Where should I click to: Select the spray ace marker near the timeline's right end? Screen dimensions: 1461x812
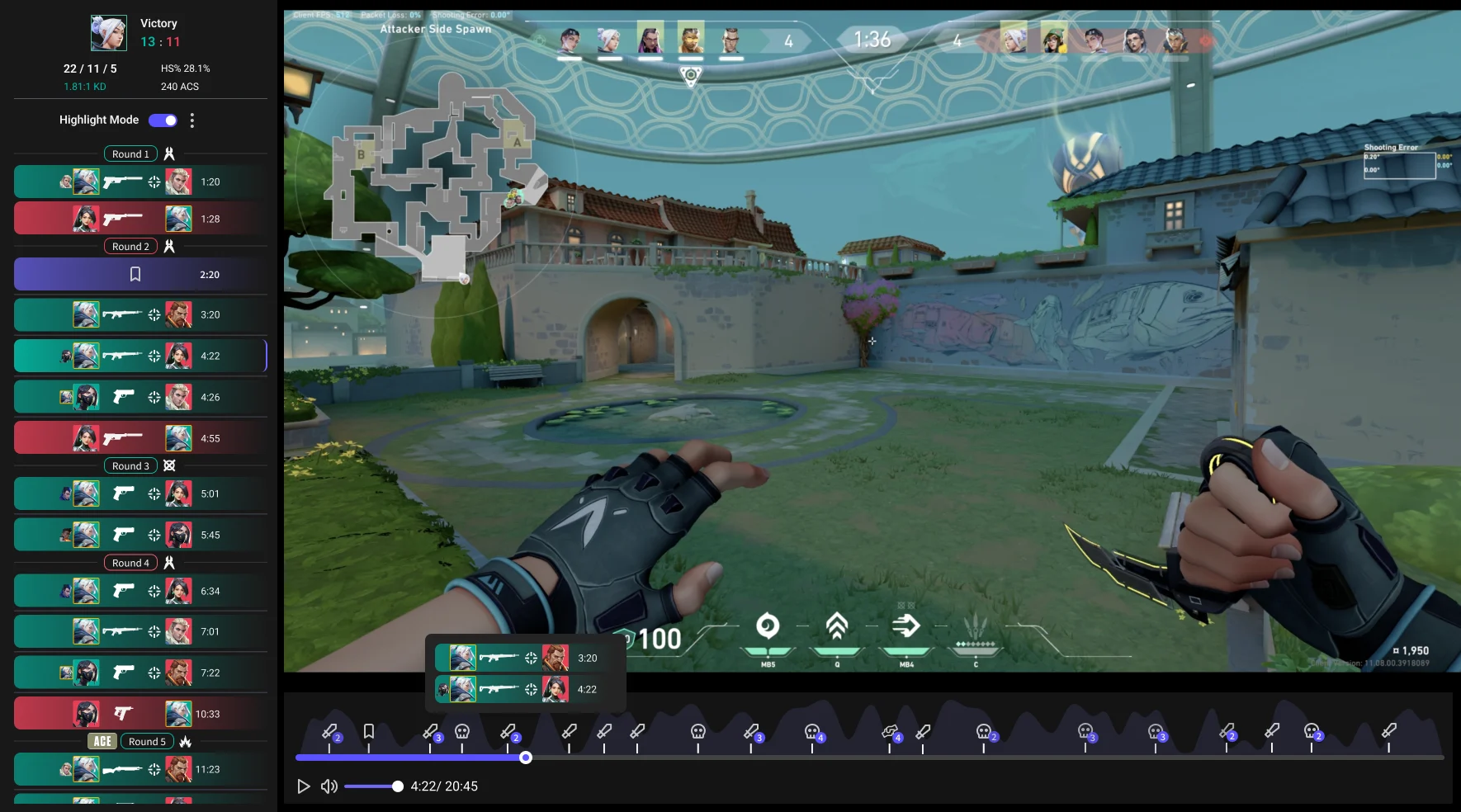(891, 730)
